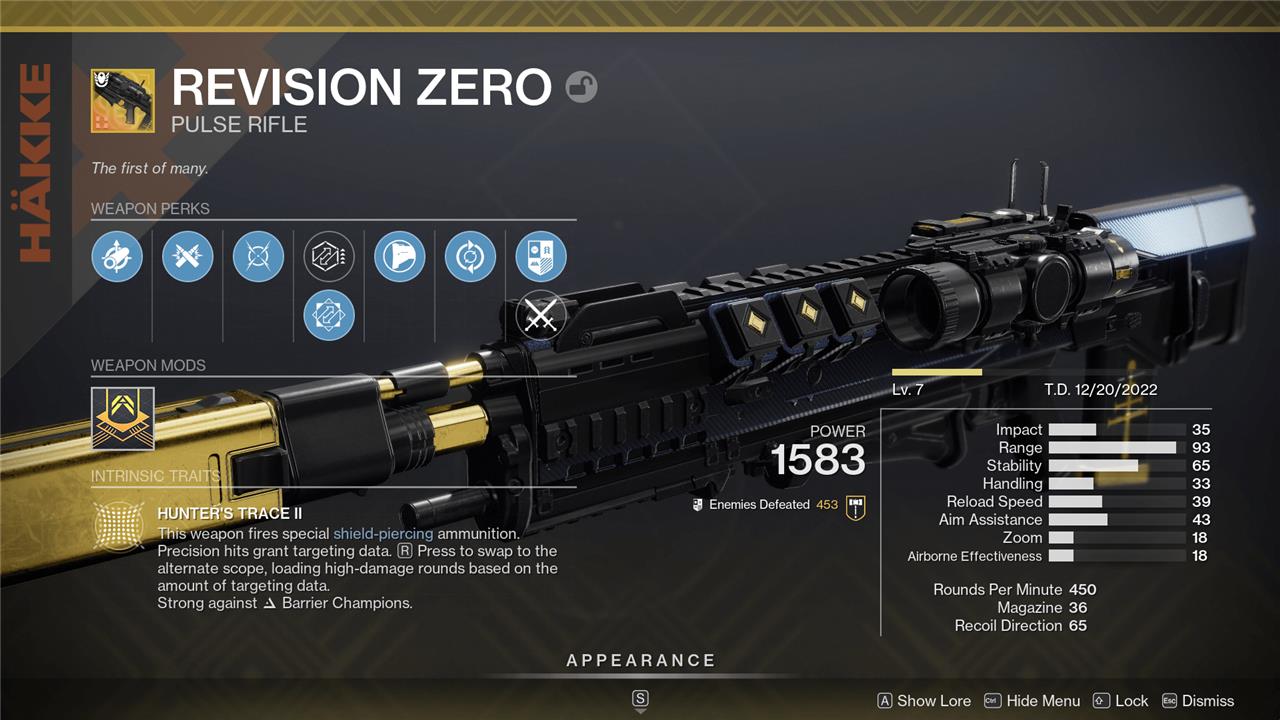Viewport: 1280px width, 720px height.
Task: Click the Revision Zero weapon thumbnail
Action: 123,101
